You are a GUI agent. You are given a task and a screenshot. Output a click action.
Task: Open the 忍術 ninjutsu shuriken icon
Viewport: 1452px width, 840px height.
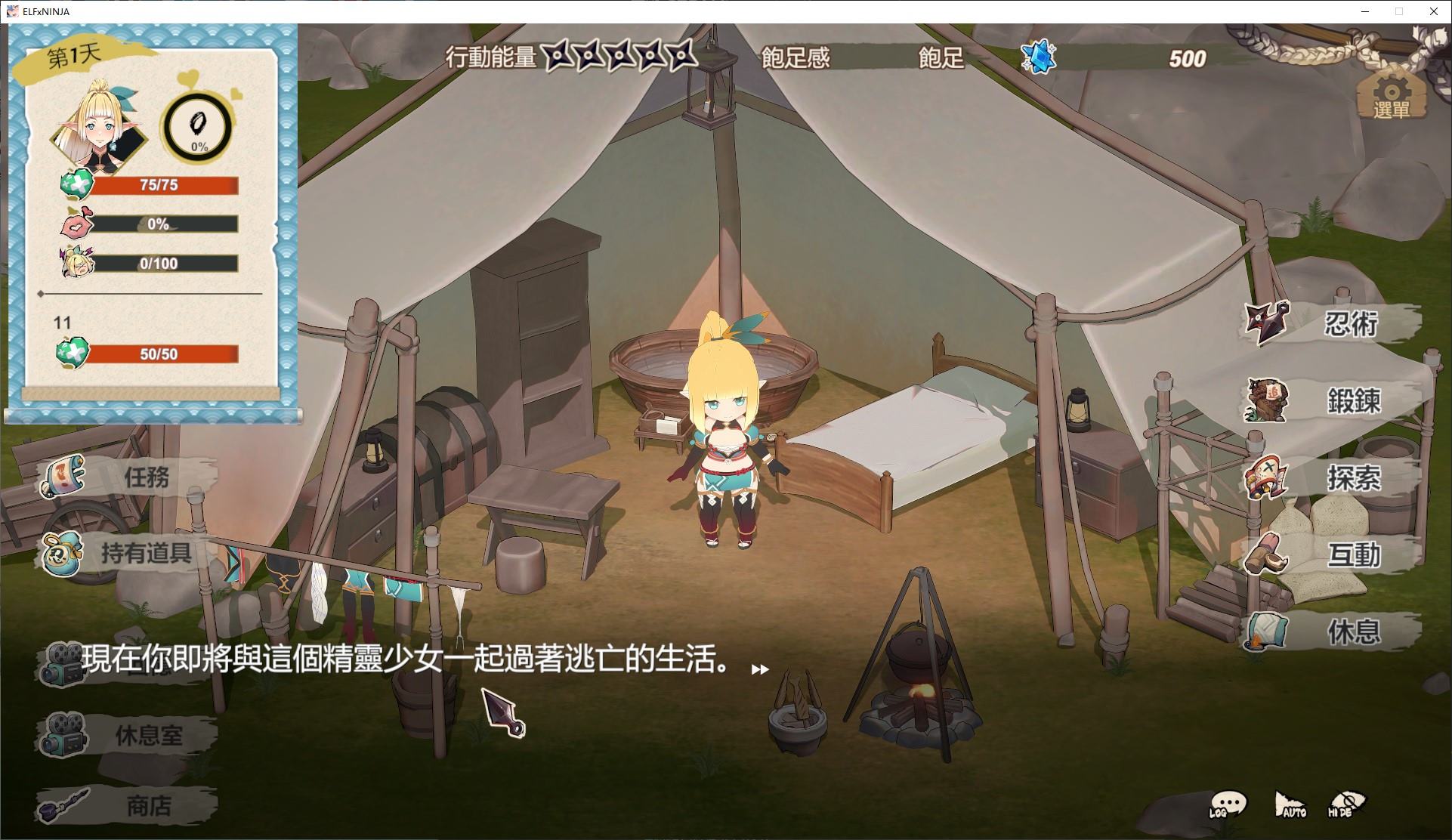tap(1265, 323)
